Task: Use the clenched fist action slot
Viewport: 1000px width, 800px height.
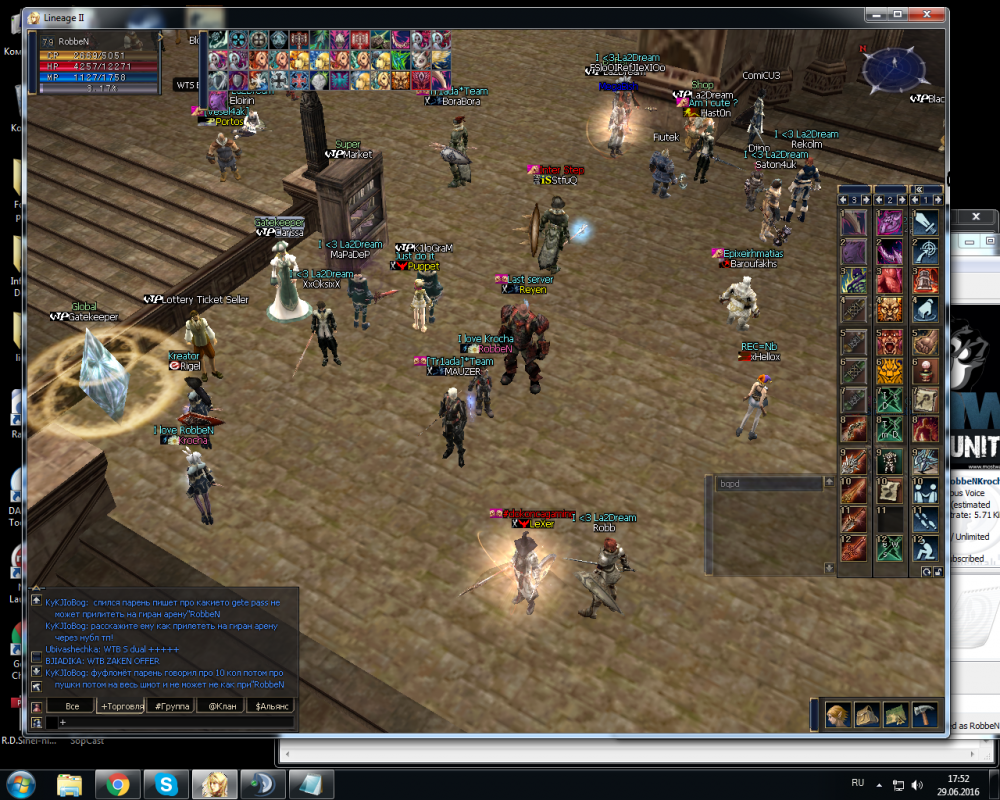Action: [925, 340]
